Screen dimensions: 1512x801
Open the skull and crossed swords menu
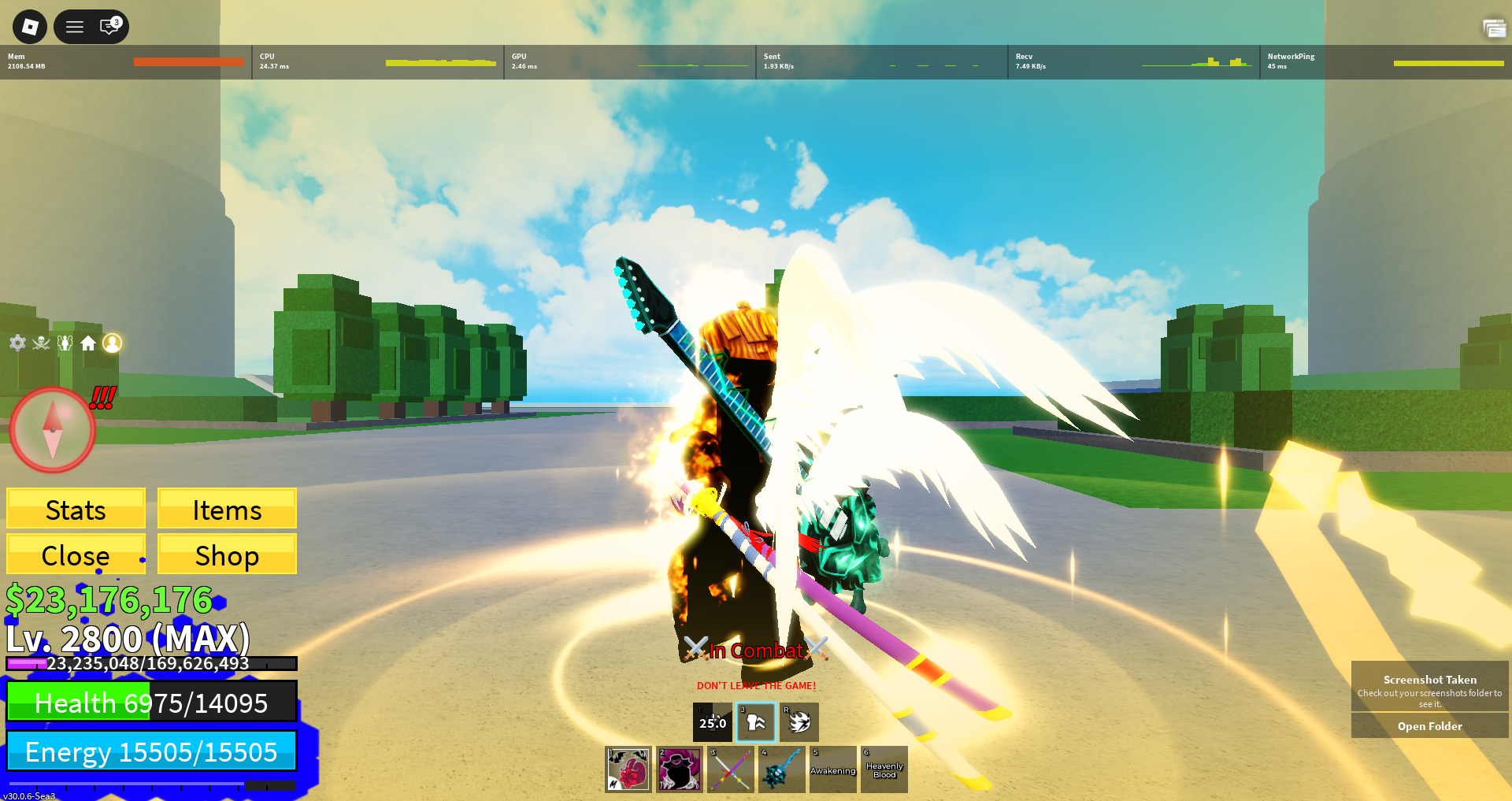41,343
